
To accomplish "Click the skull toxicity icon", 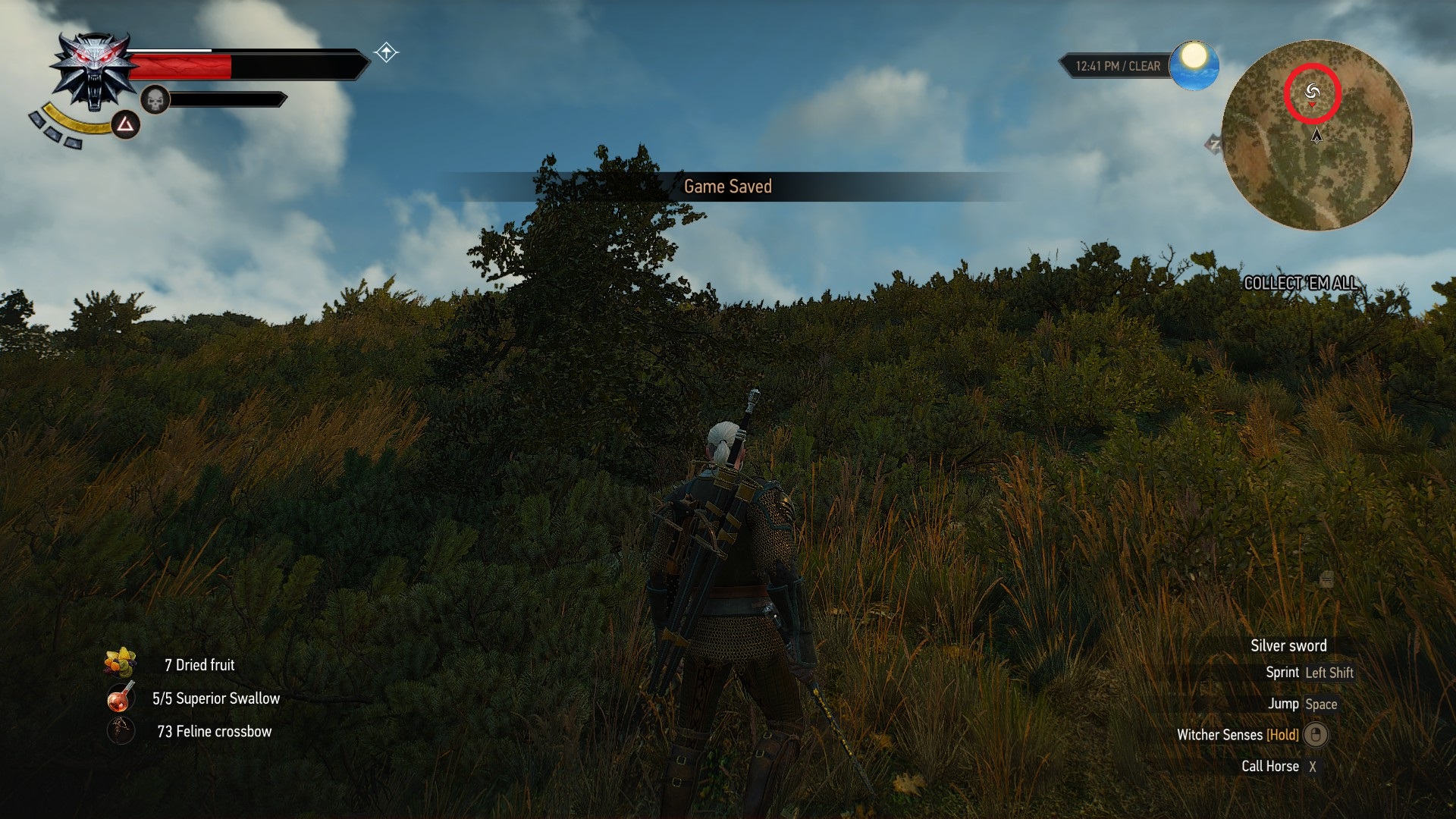I will [155, 100].
